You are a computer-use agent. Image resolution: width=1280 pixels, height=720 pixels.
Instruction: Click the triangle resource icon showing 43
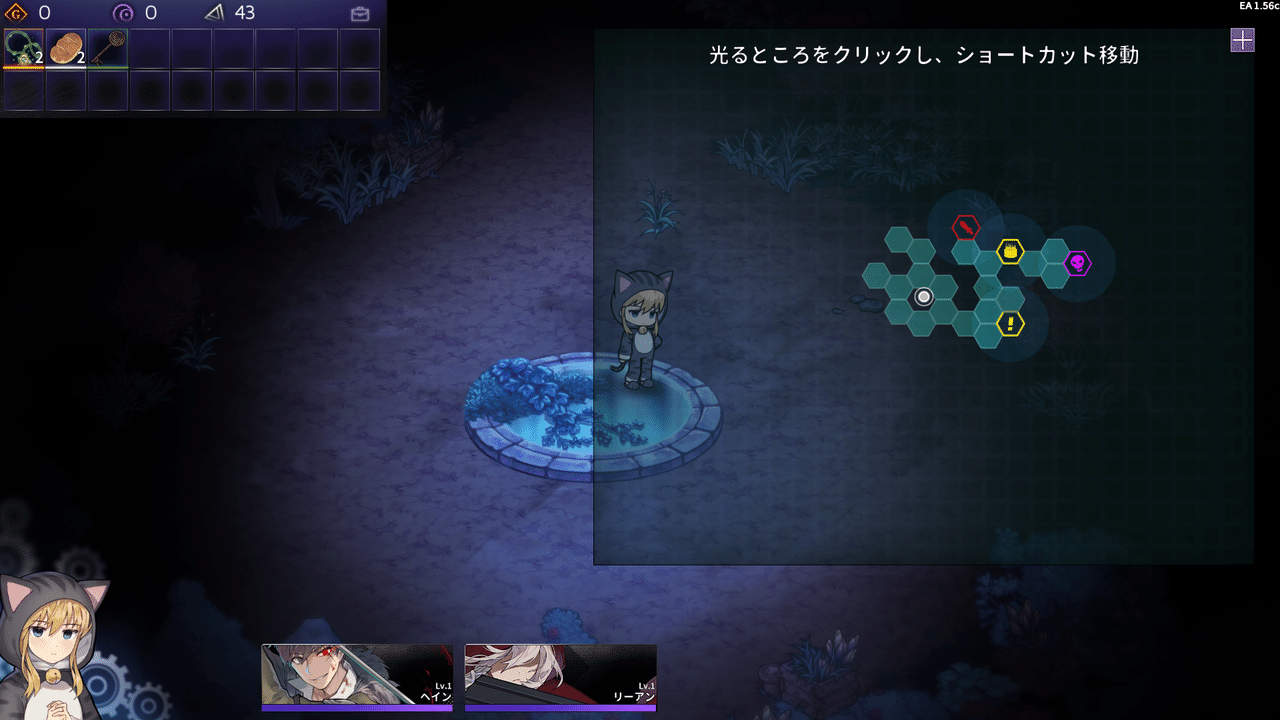[214, 14]
